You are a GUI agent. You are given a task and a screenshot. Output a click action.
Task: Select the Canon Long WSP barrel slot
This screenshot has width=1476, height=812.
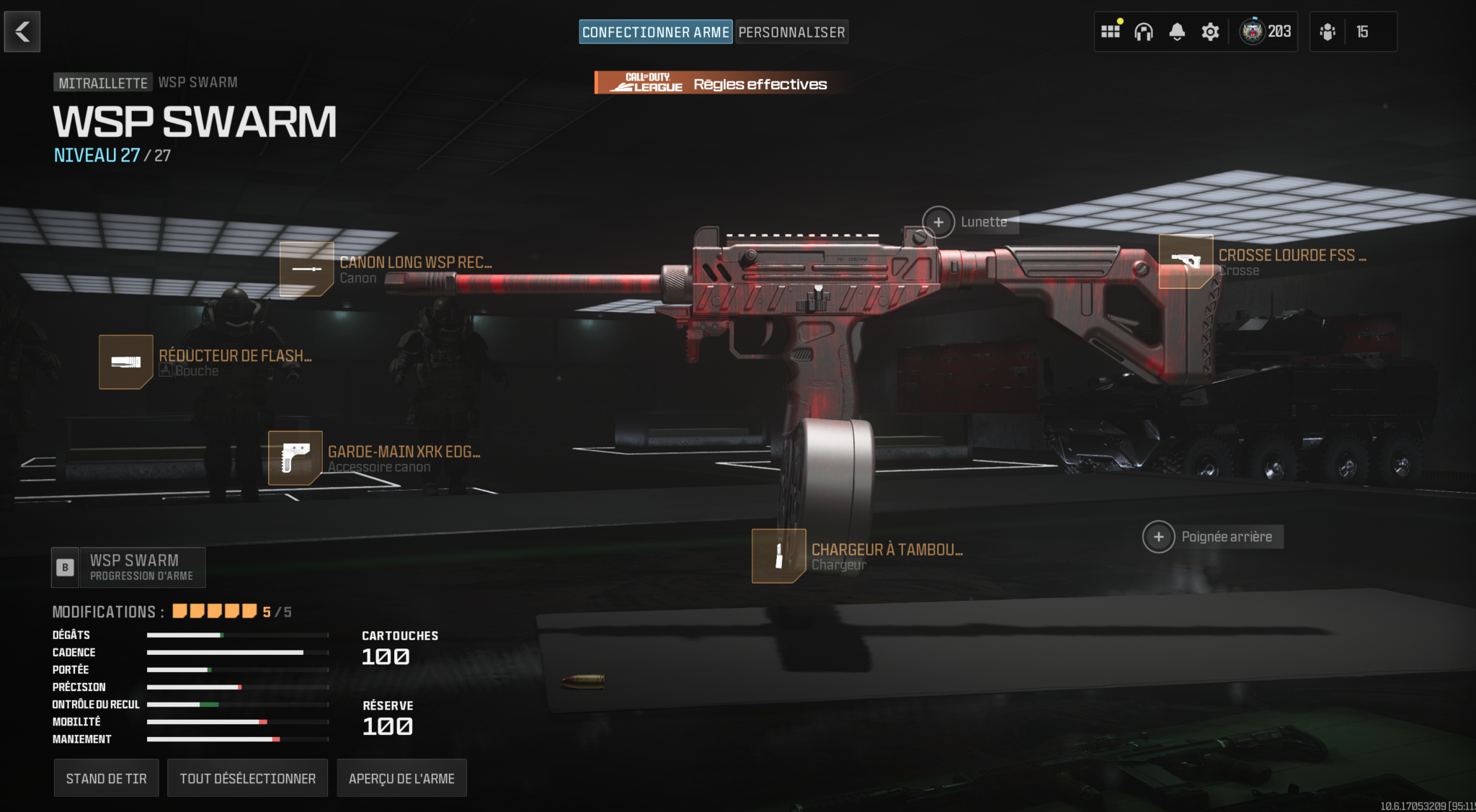tap(307, 269)
